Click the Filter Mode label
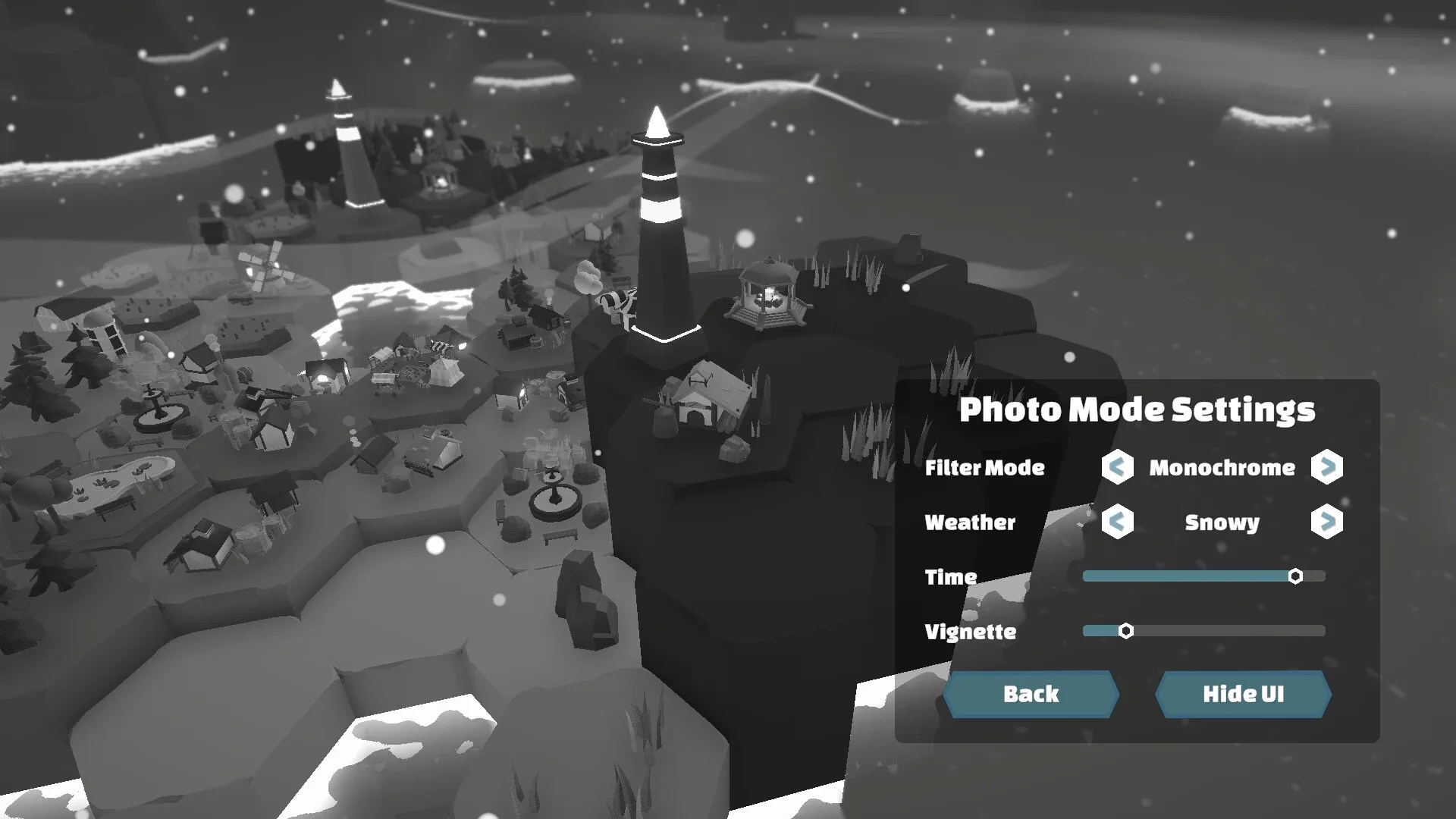 984,469
